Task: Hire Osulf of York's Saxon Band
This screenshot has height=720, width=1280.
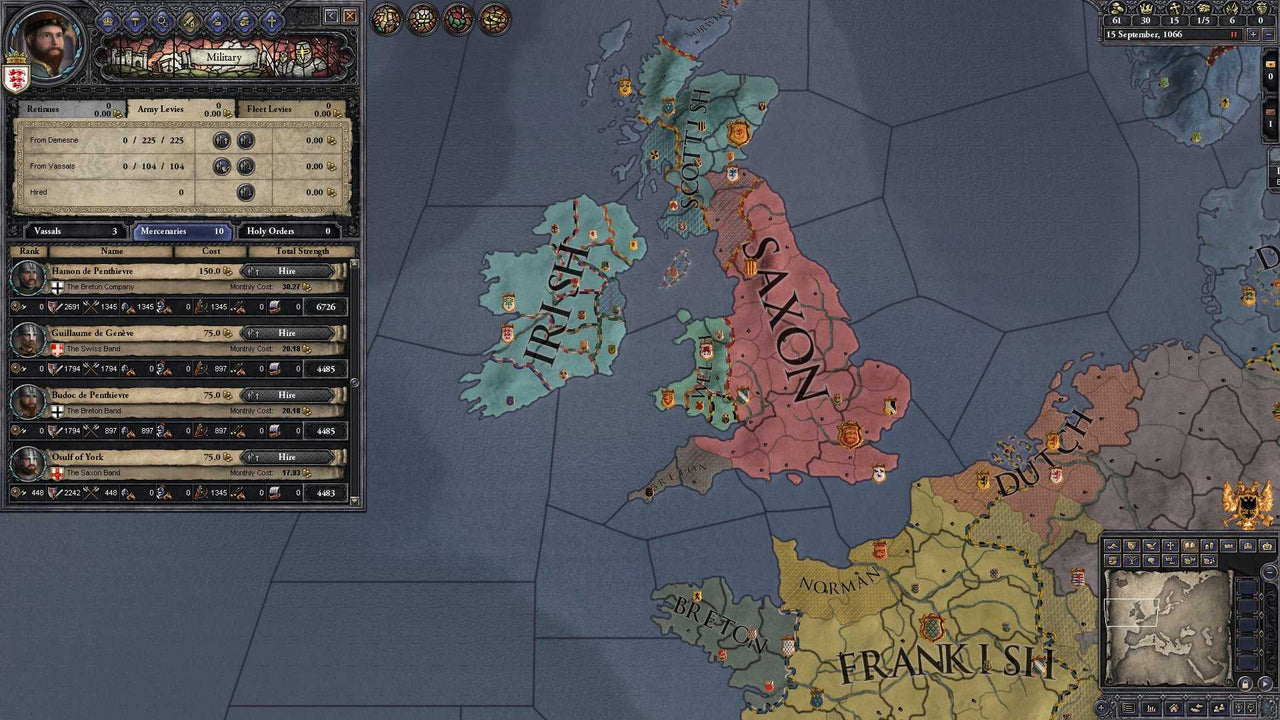Action: click(x=287, y=457)
